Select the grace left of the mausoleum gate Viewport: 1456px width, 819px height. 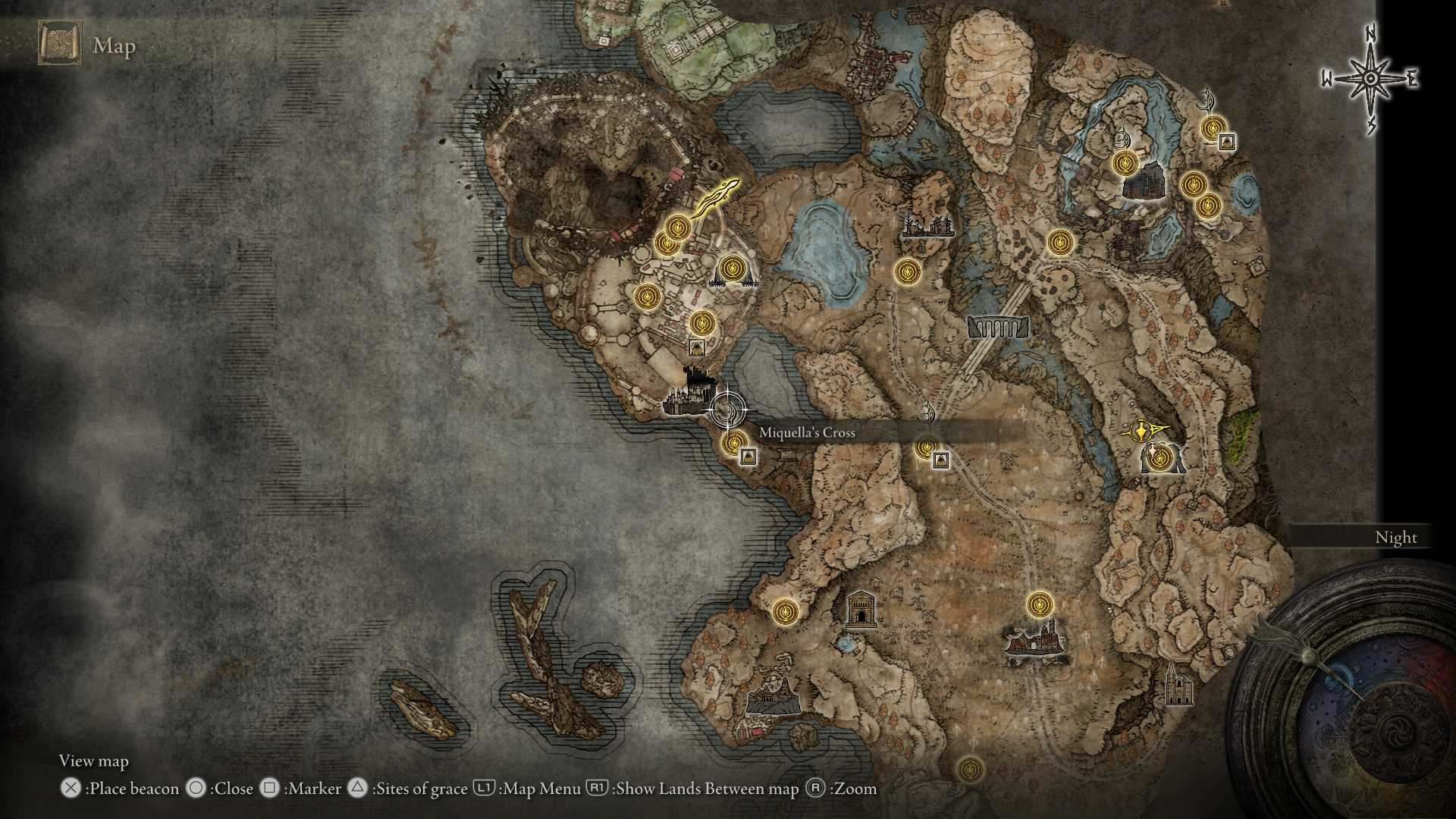point(785,610)
